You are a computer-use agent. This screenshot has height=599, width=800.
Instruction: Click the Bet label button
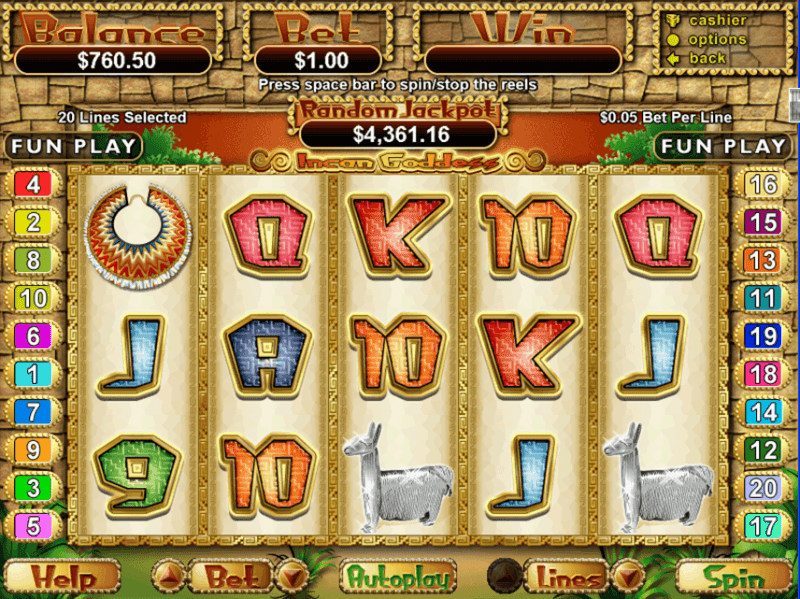coord(229,577)
